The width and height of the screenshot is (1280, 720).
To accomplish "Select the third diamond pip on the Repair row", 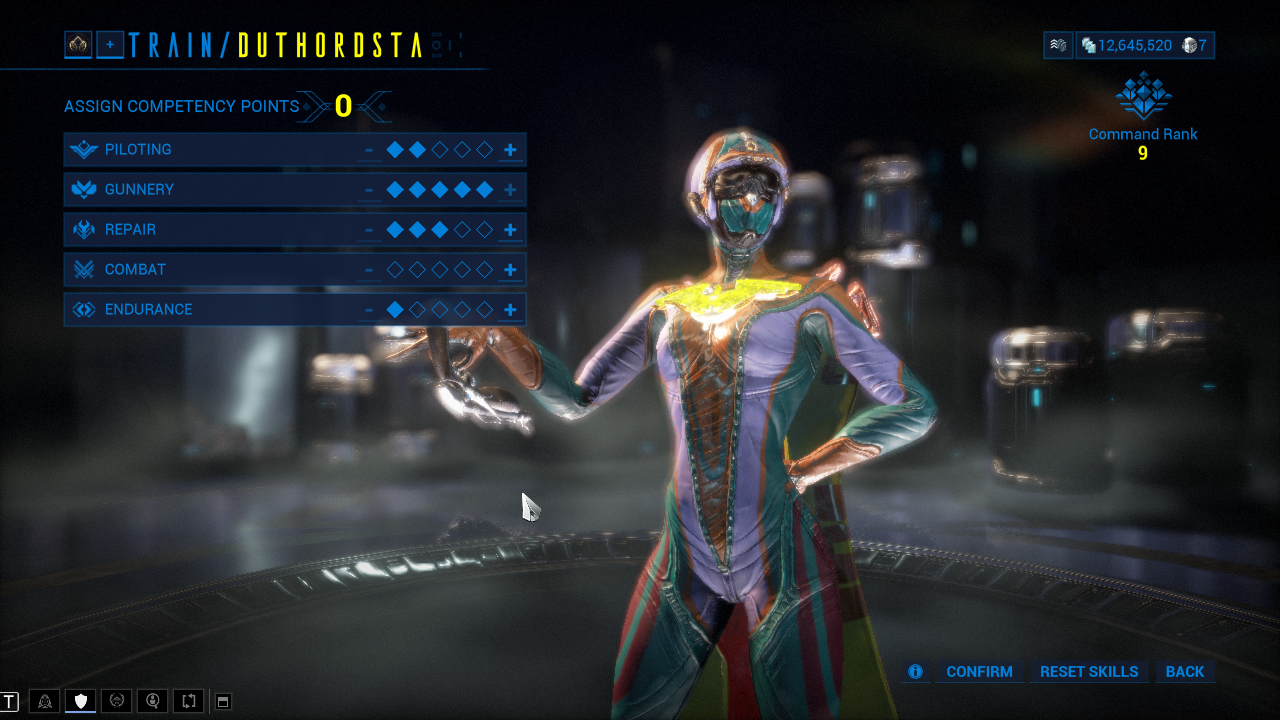I will 440,229.
